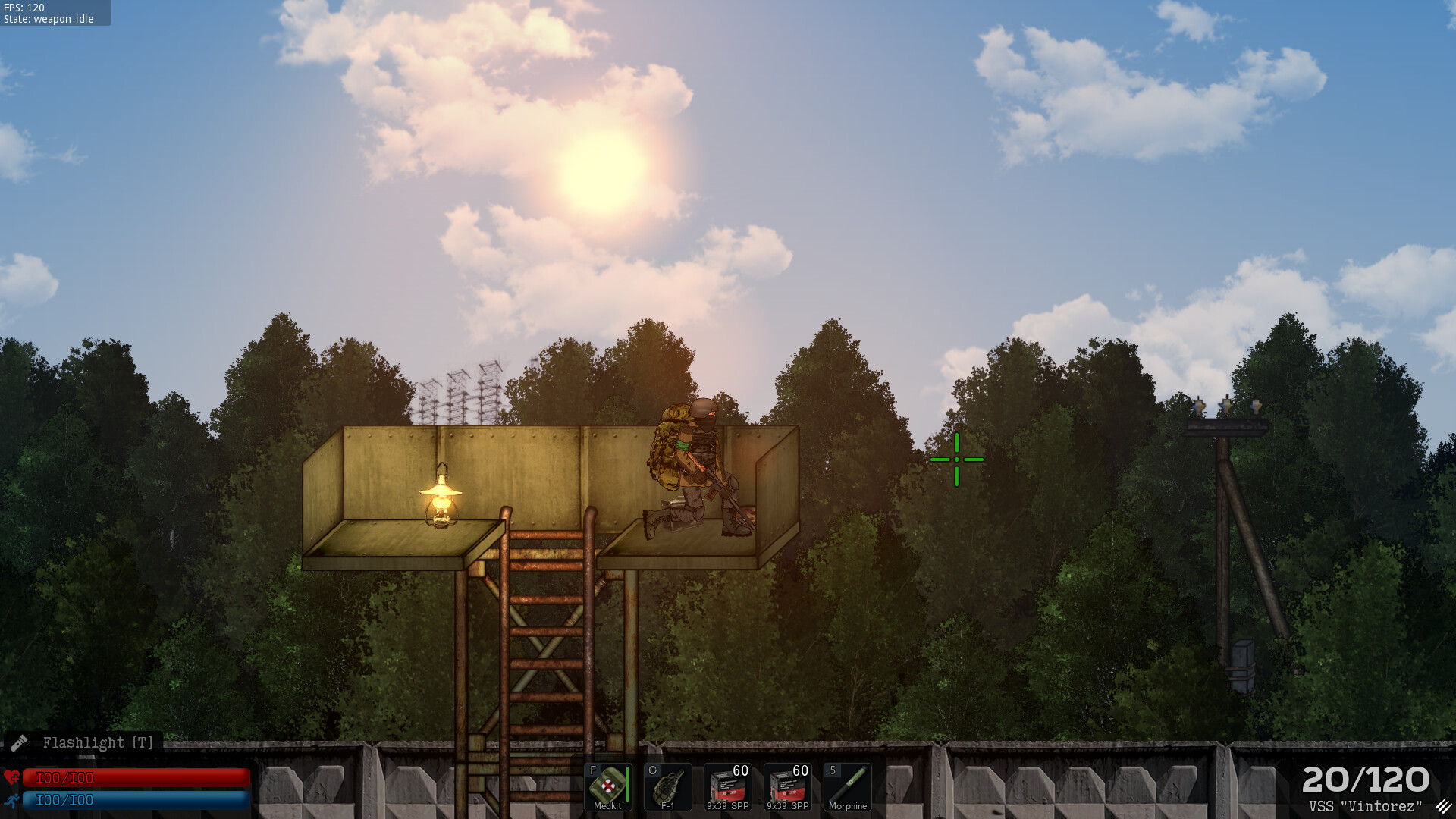Click the 20/120 ammo counter
Image resolution: width=1456 pixels, height=819 pixels.
click(1366, 777)
